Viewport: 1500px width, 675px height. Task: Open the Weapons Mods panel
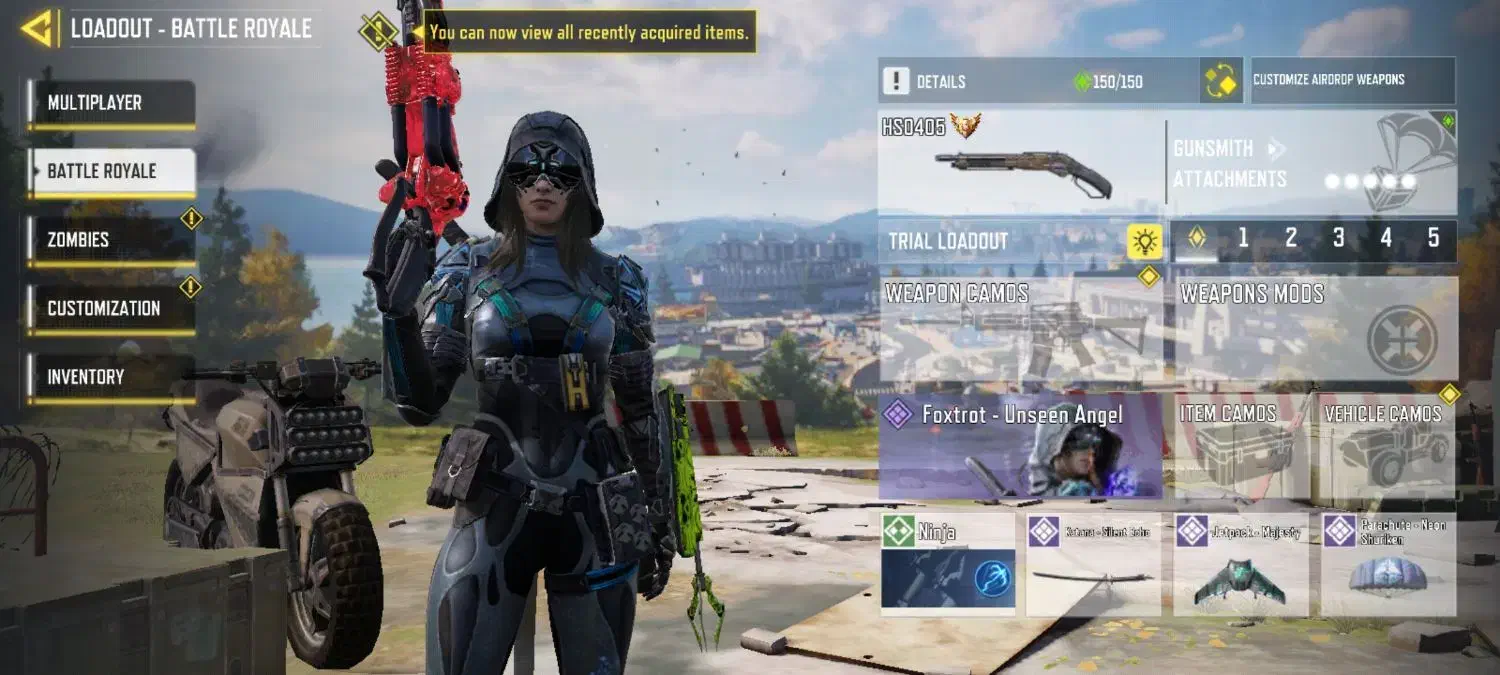point(1315,329)
